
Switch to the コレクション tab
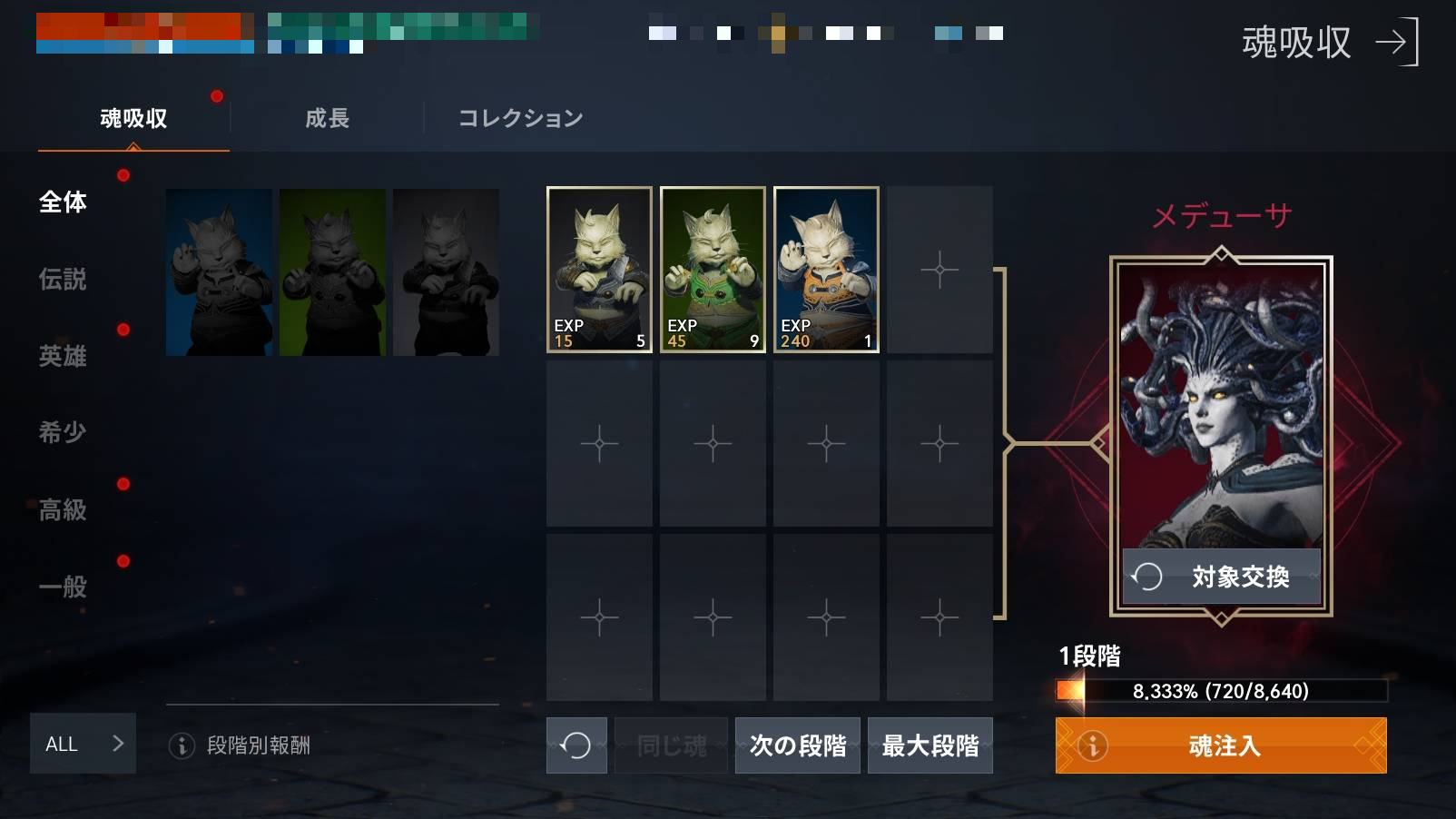pyautogui.click(x=519, y=118)
